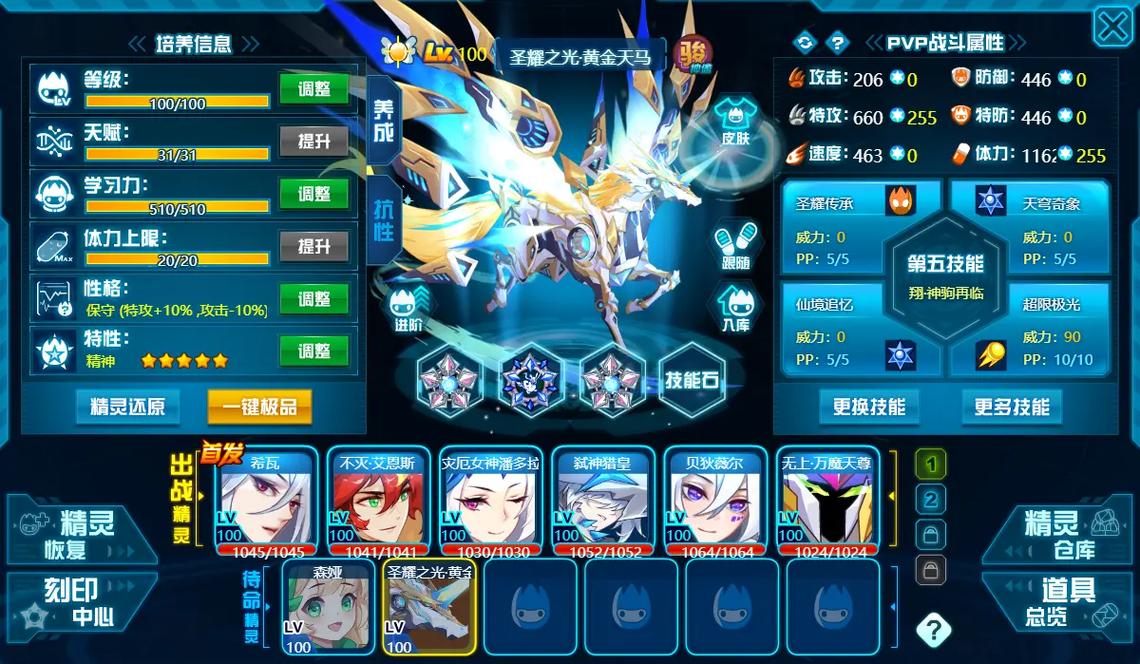
Task: Adjust the 等级 level setting
Action: pyautogui.click(x=314, y=90)
